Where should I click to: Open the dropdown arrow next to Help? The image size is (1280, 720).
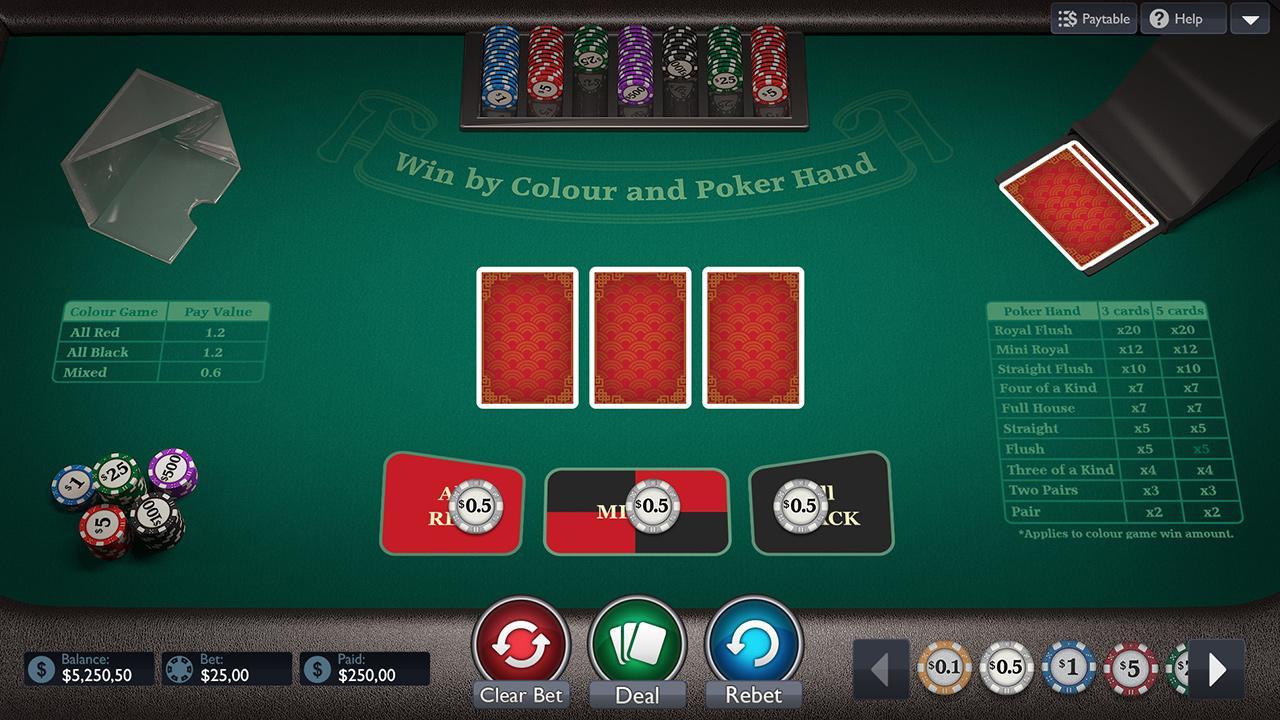coord(1250,18)
